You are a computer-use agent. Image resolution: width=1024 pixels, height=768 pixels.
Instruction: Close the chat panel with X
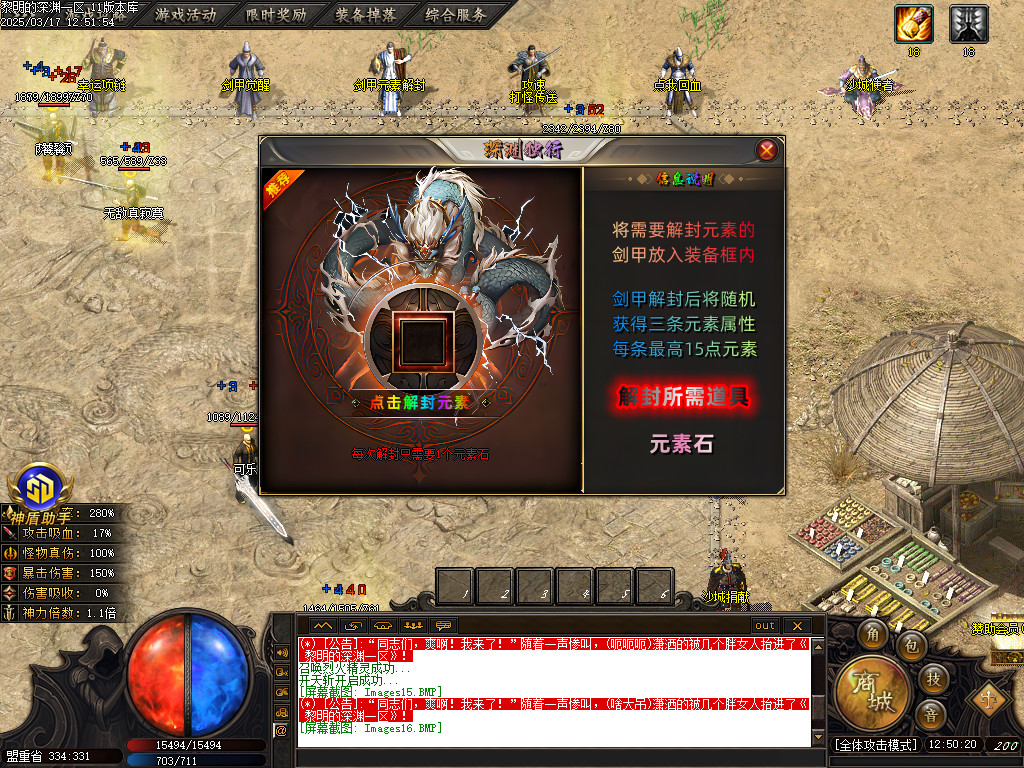[797, 626]
